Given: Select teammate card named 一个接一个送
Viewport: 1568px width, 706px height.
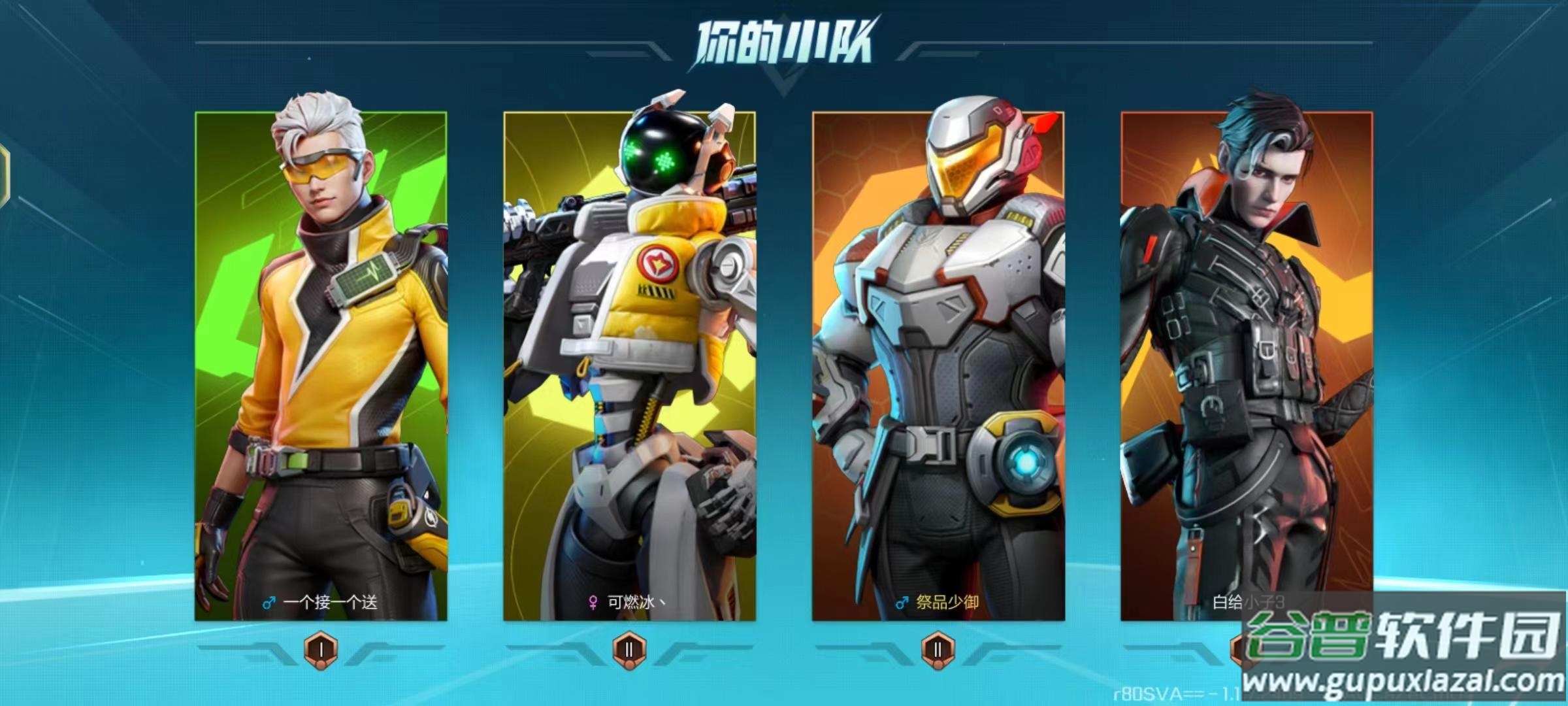Looking at the screenshot, I should click(321, 366).
